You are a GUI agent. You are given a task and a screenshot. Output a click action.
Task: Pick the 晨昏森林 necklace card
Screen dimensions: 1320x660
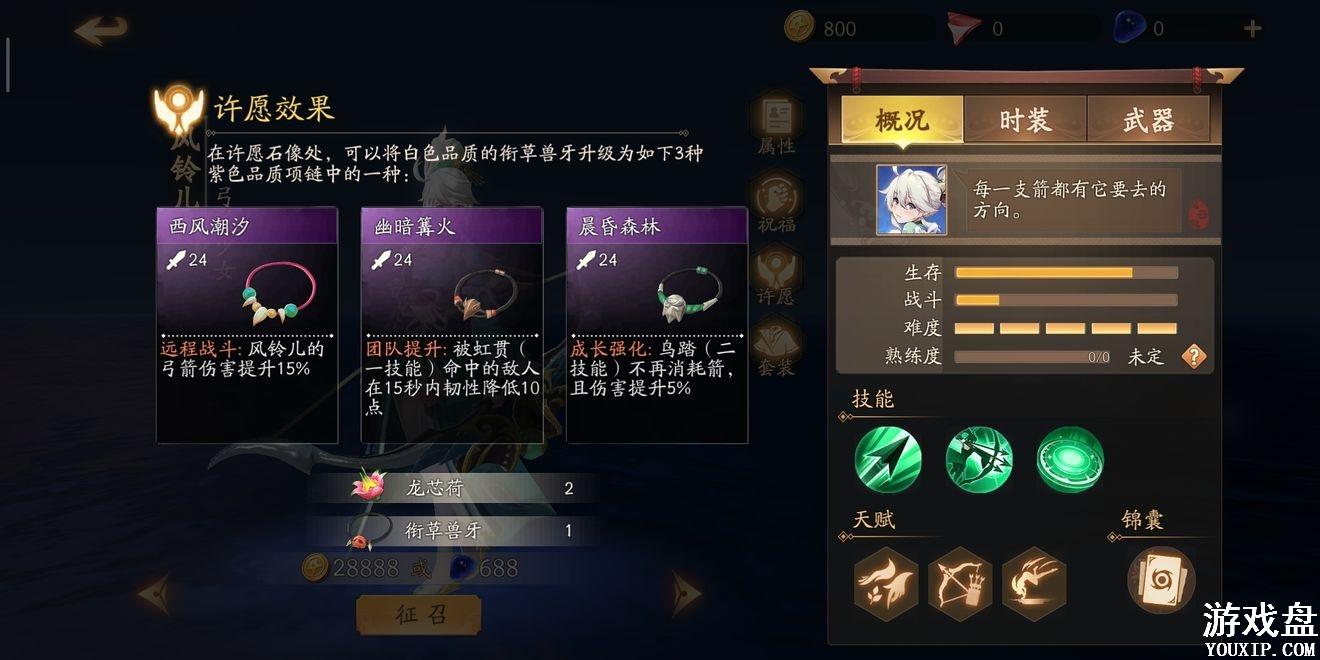tap(657, 325)
